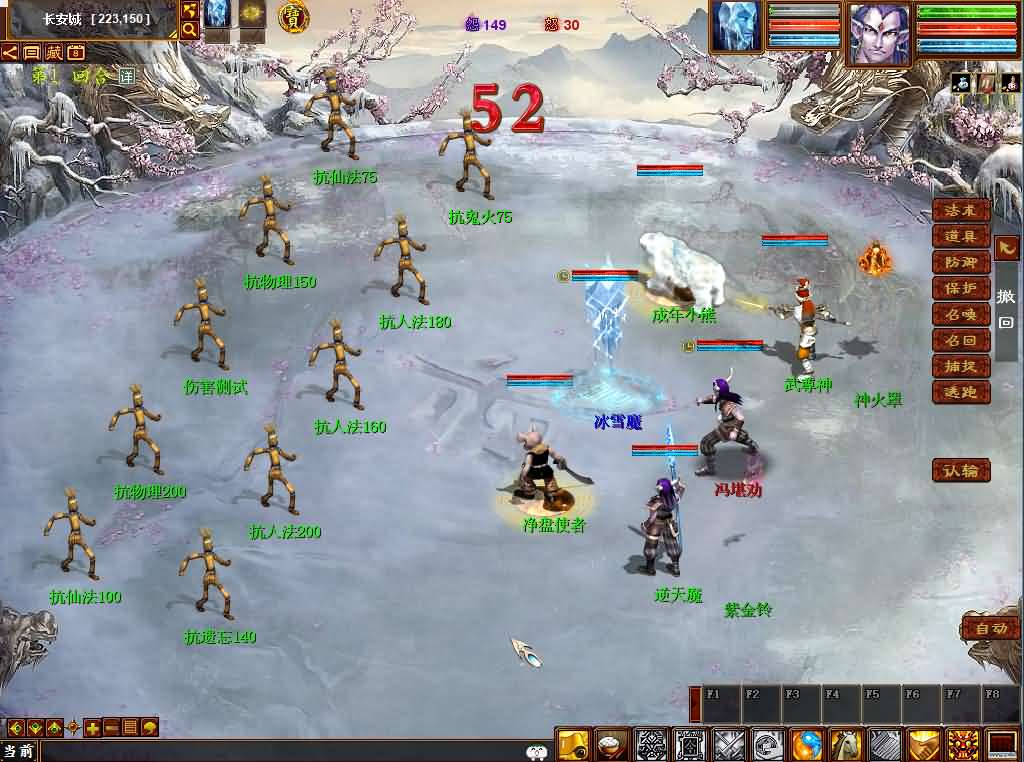
Task: Click the 藏 button under the map panel
Action: click(x=53, y=52)
